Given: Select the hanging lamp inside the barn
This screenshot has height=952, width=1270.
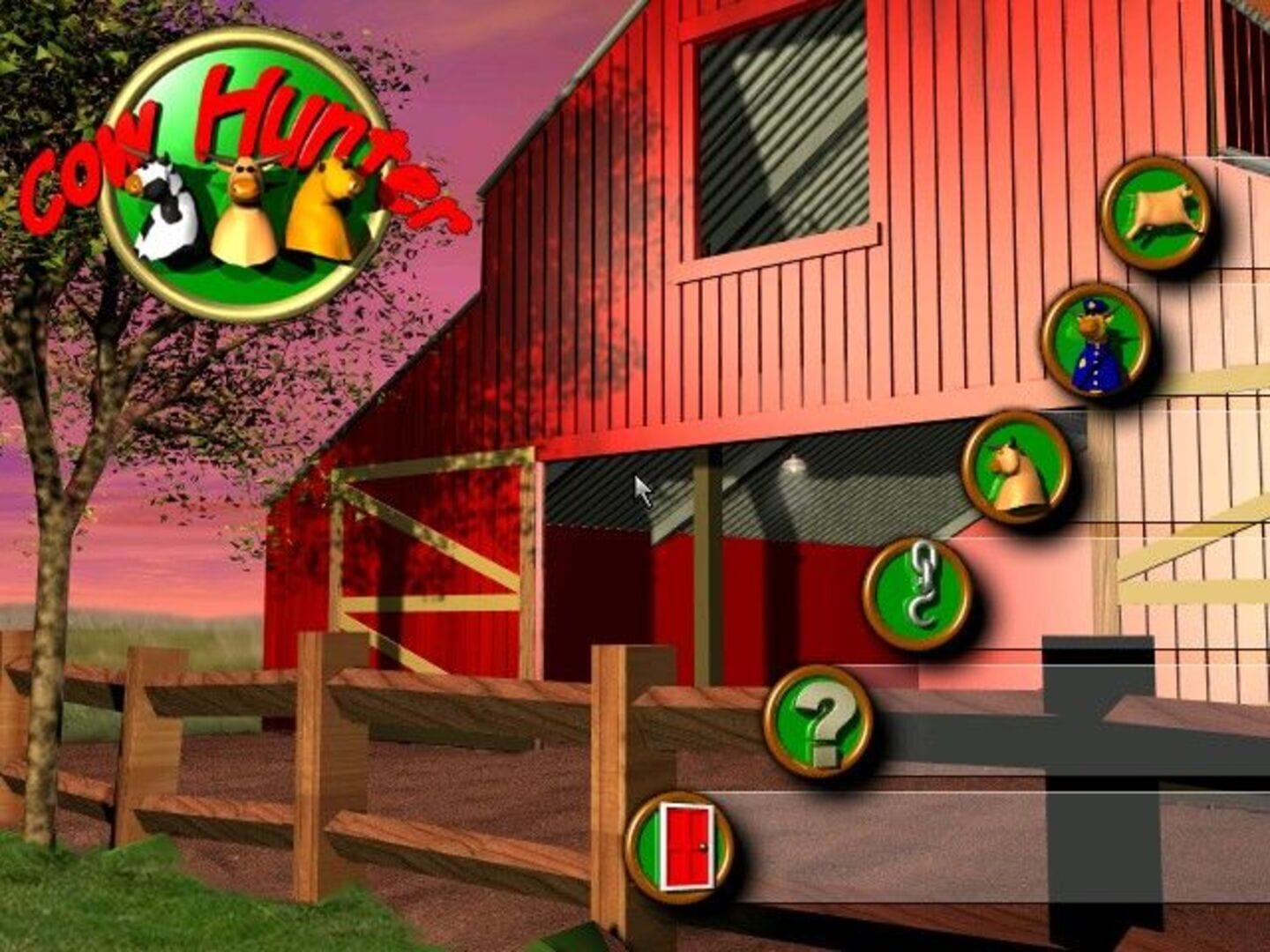Looking at the screenshot, I should coord(793,463).
